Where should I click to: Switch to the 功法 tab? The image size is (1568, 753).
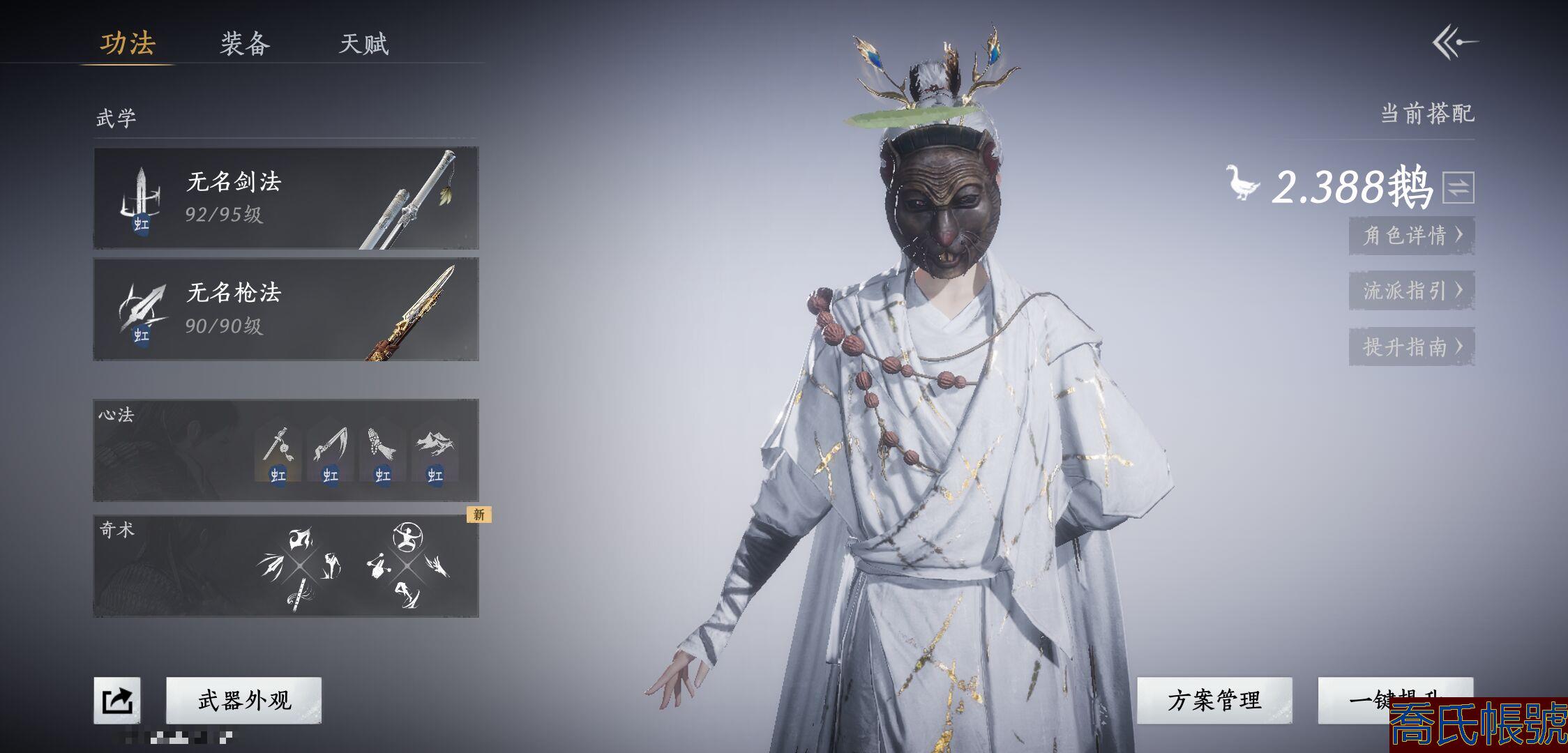[x=128, y=43]
